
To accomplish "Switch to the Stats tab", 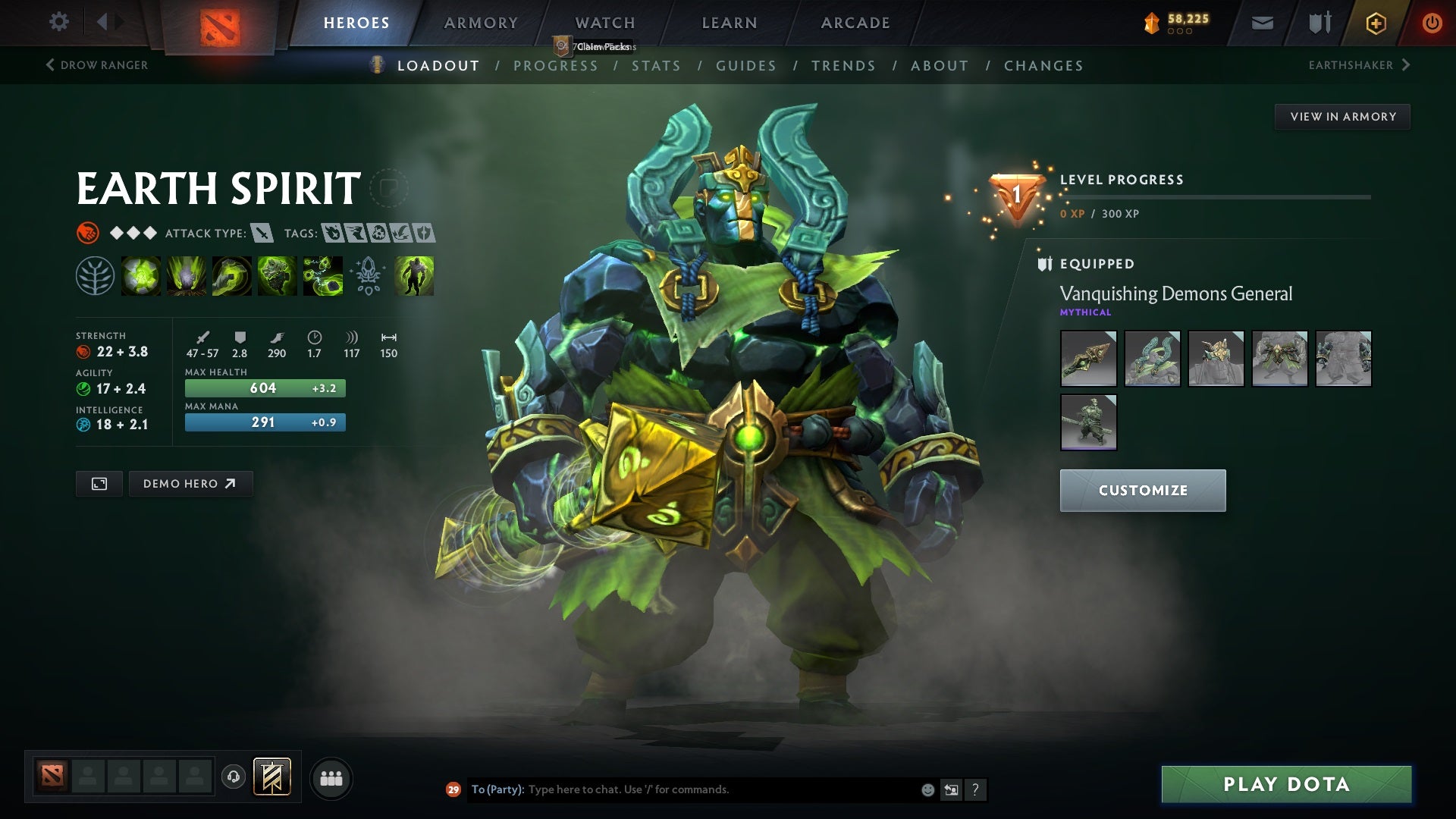I will point(657,66).
